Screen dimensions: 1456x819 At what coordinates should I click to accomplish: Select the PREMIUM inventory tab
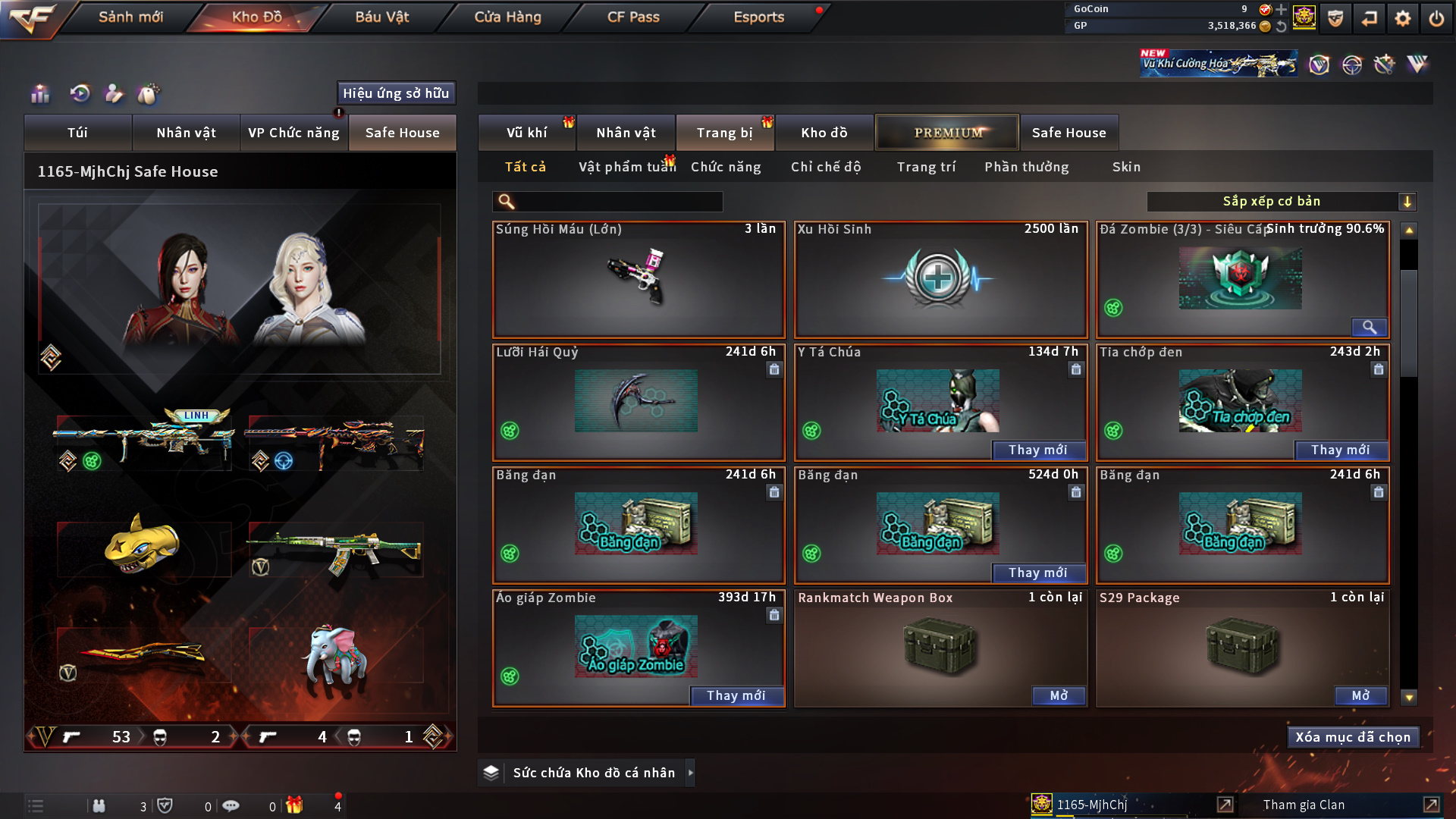click(x=947, y=133)
